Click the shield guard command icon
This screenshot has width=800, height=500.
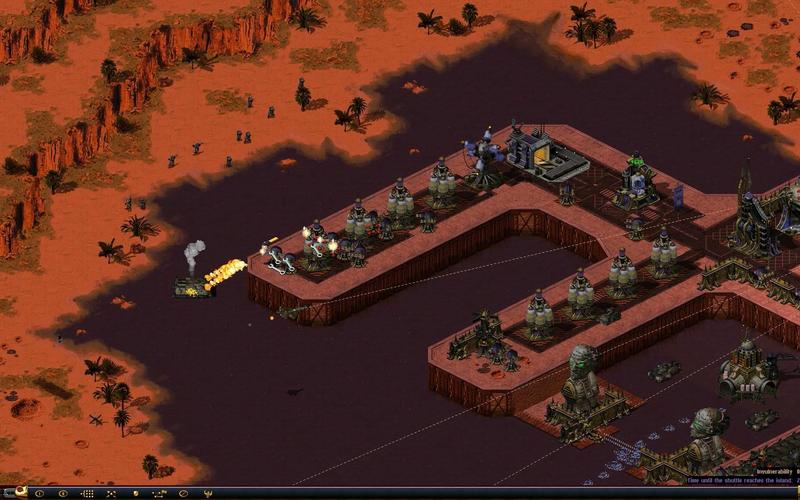coord(135,493)
